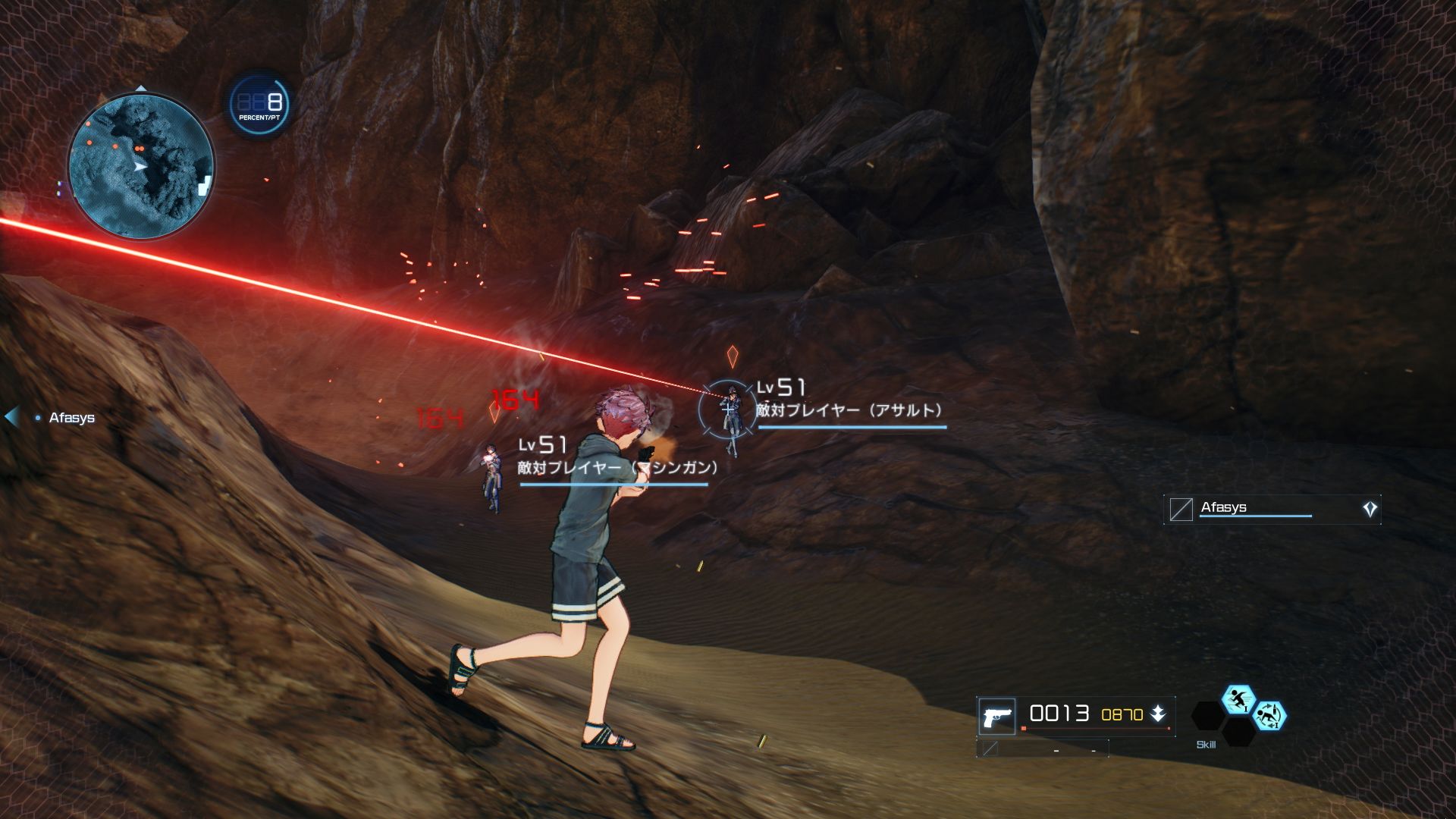Screen dimensions: 1456x819
Task: Click the Afasys ally marker label
Action: pyautogui.click(x=71, y=418)
